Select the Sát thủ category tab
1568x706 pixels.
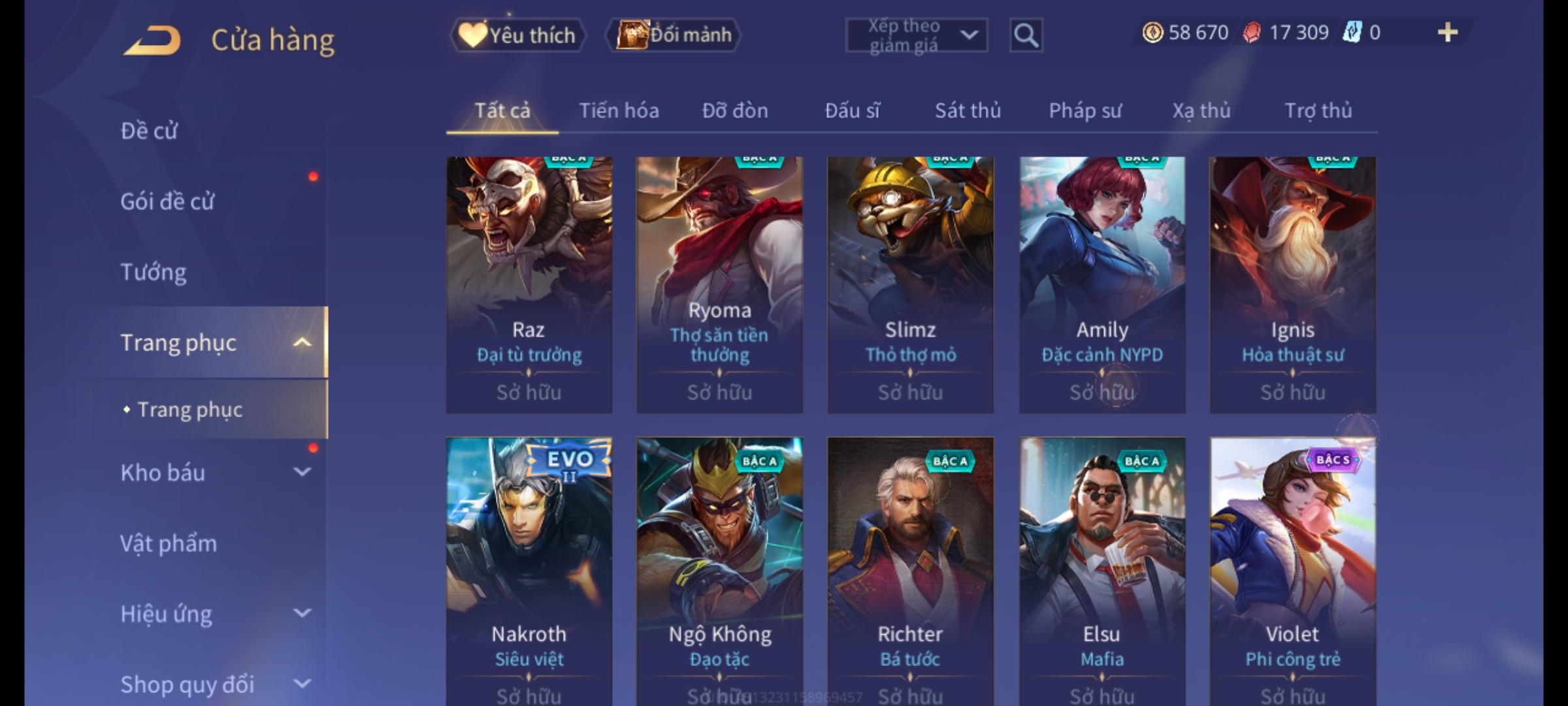point(968,110)
